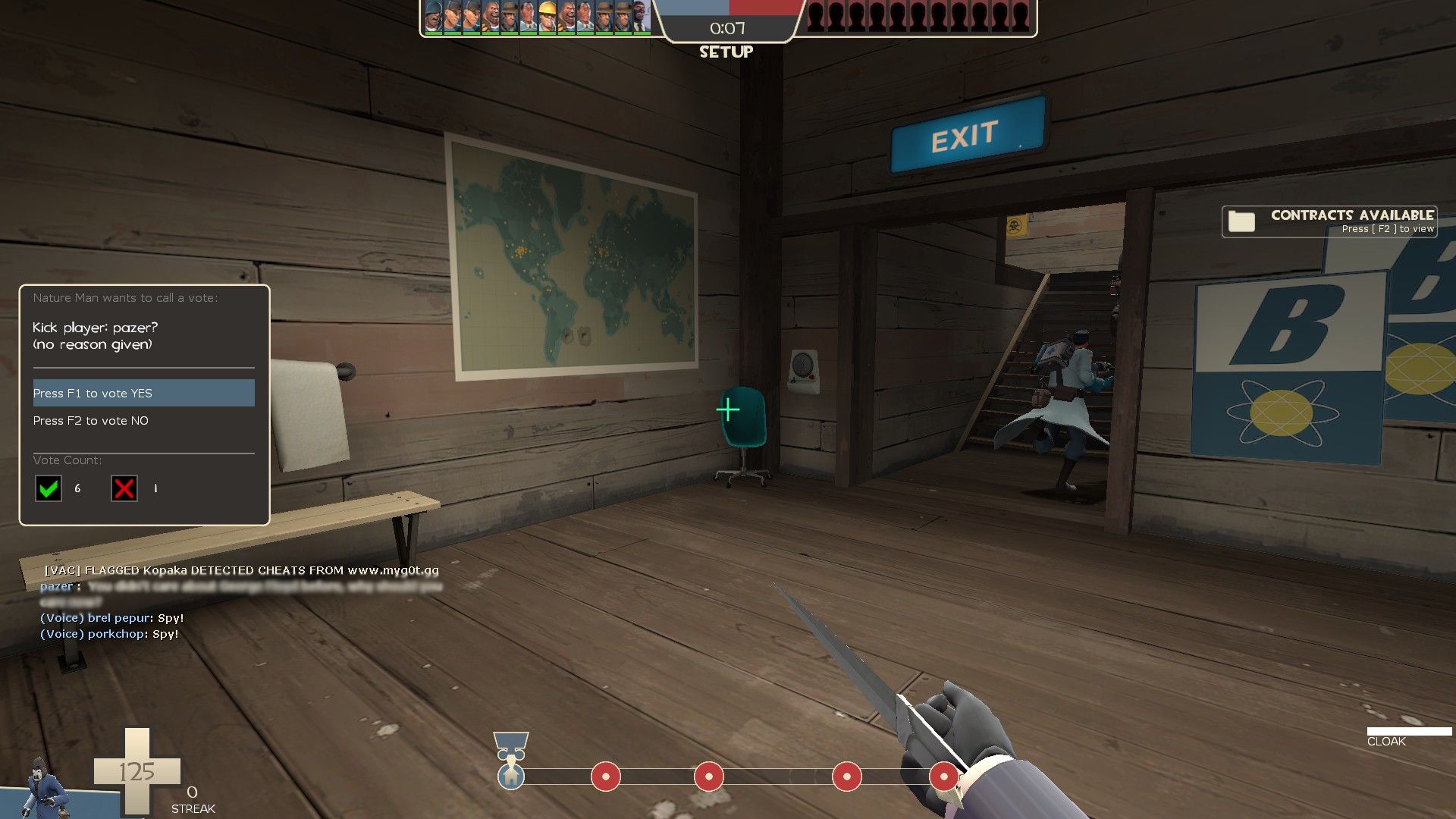Viewport: 1456px width, 819px height.
Task: Click the red X in the Vote Count
Action: 124,489
